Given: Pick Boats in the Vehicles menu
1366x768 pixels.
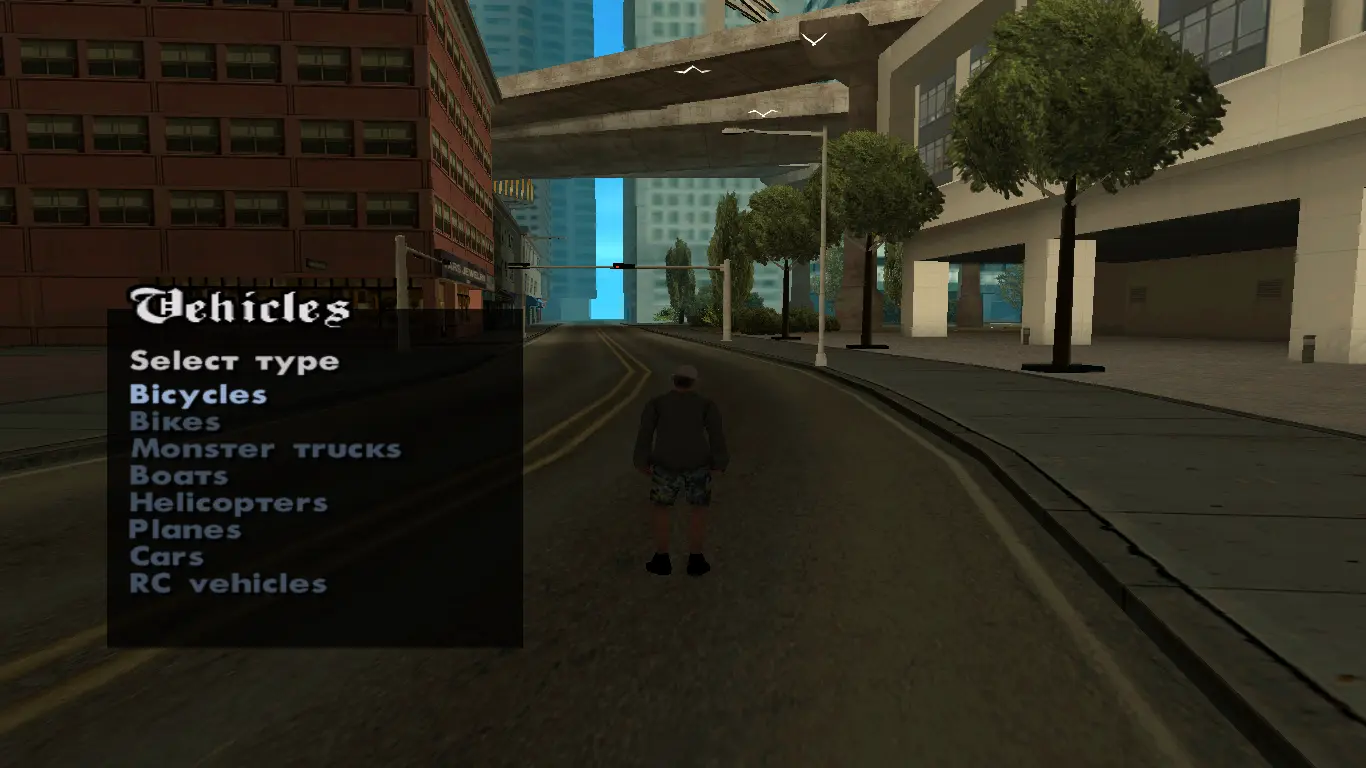Looking at the screenshot, I should (179, 476).
